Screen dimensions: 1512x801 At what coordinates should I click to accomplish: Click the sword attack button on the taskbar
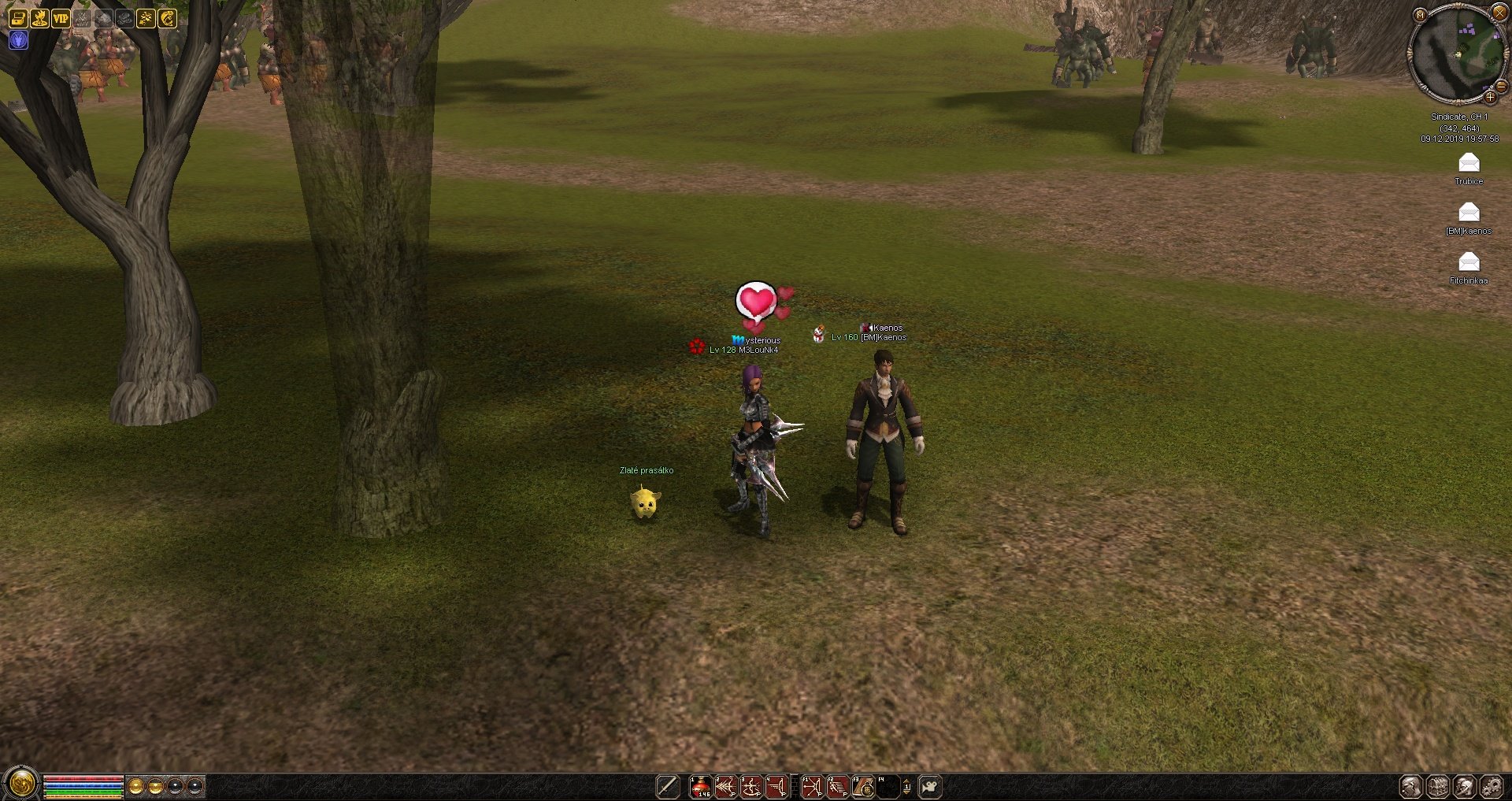(667, 786)
